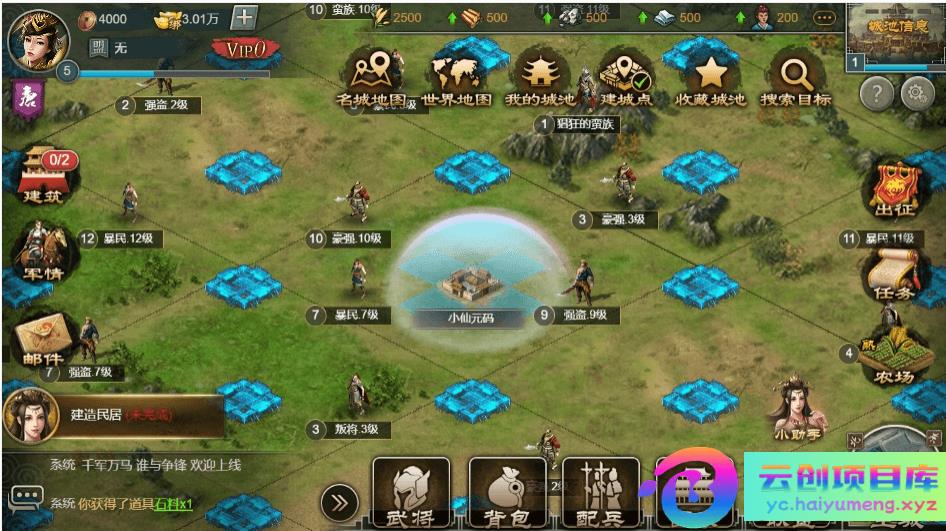The image size is (946, 531).
Task: Open 收藏城池 favorite cities
Action: [711, 73]
